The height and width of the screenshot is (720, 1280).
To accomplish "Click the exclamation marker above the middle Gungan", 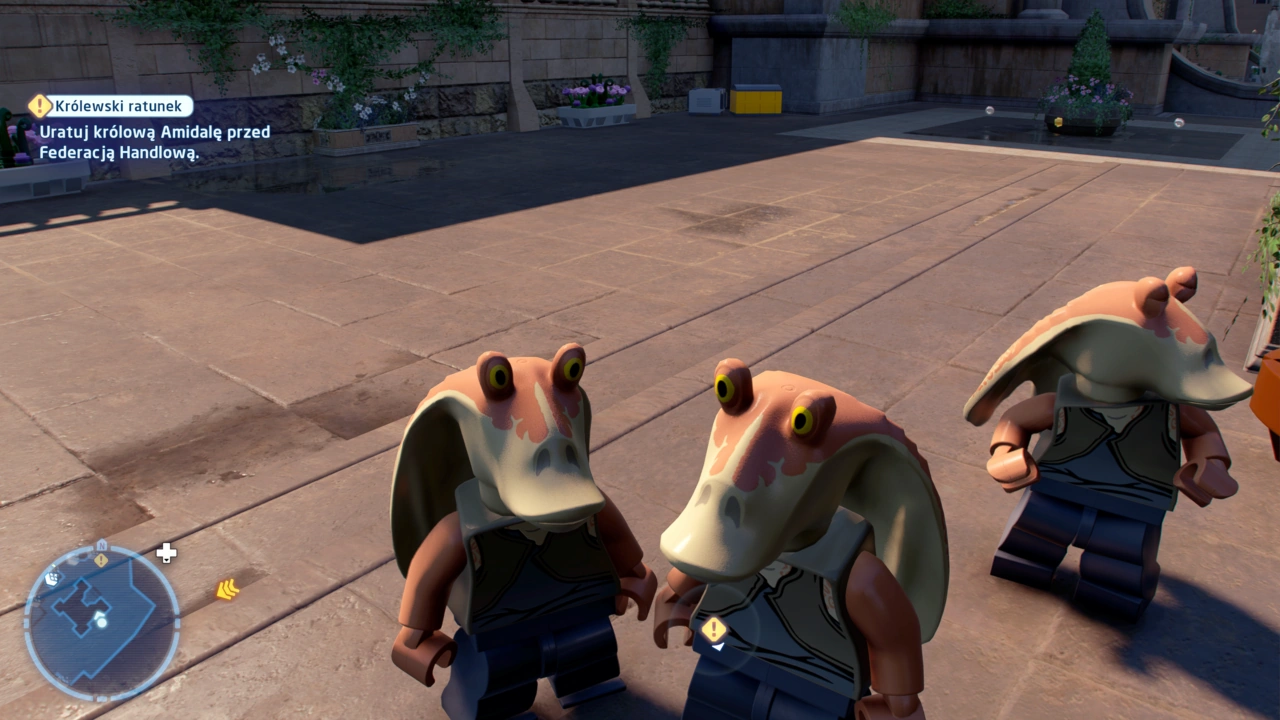I will point(714,630).
